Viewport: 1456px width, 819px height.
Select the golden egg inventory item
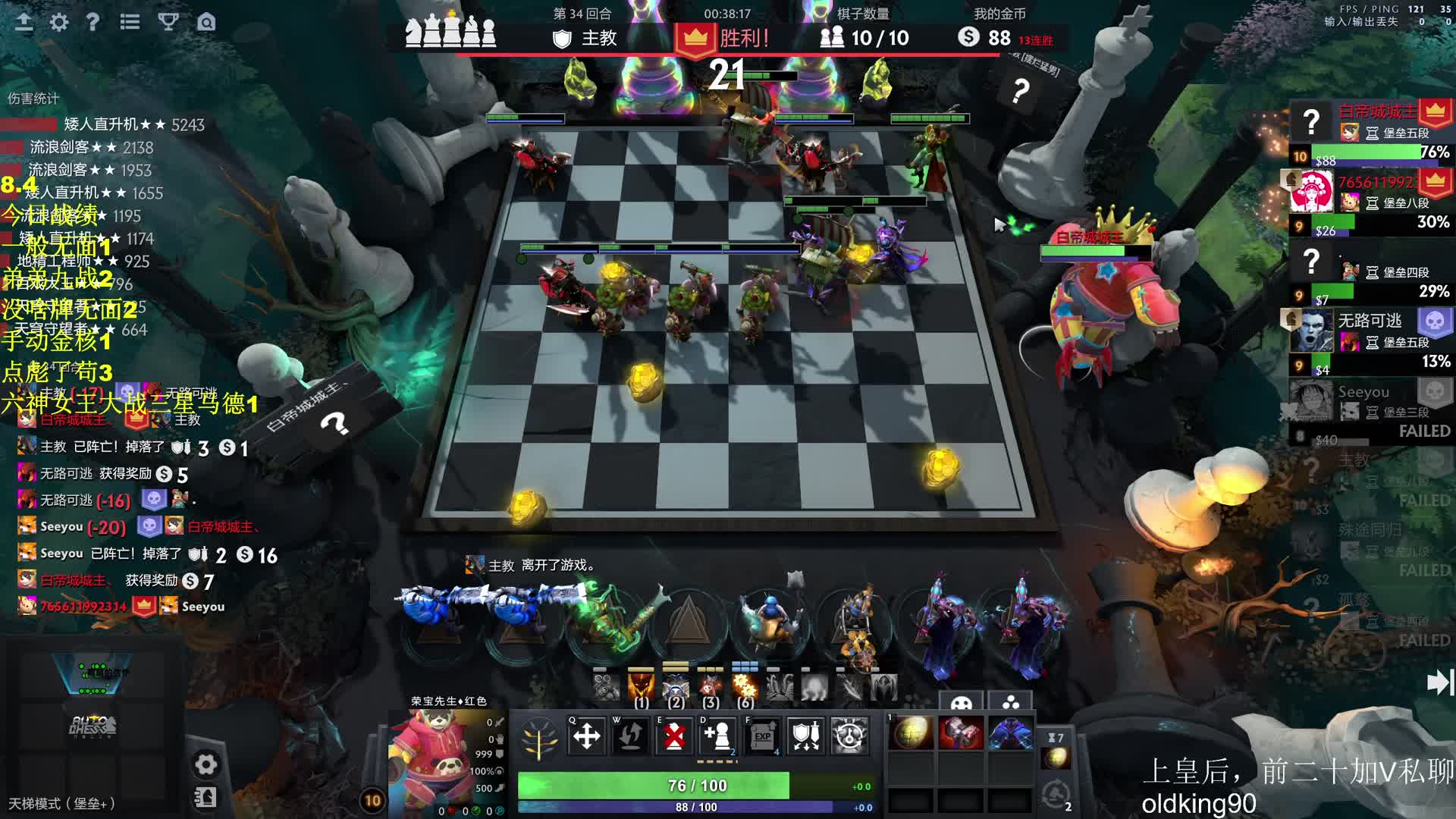[911, 733]
